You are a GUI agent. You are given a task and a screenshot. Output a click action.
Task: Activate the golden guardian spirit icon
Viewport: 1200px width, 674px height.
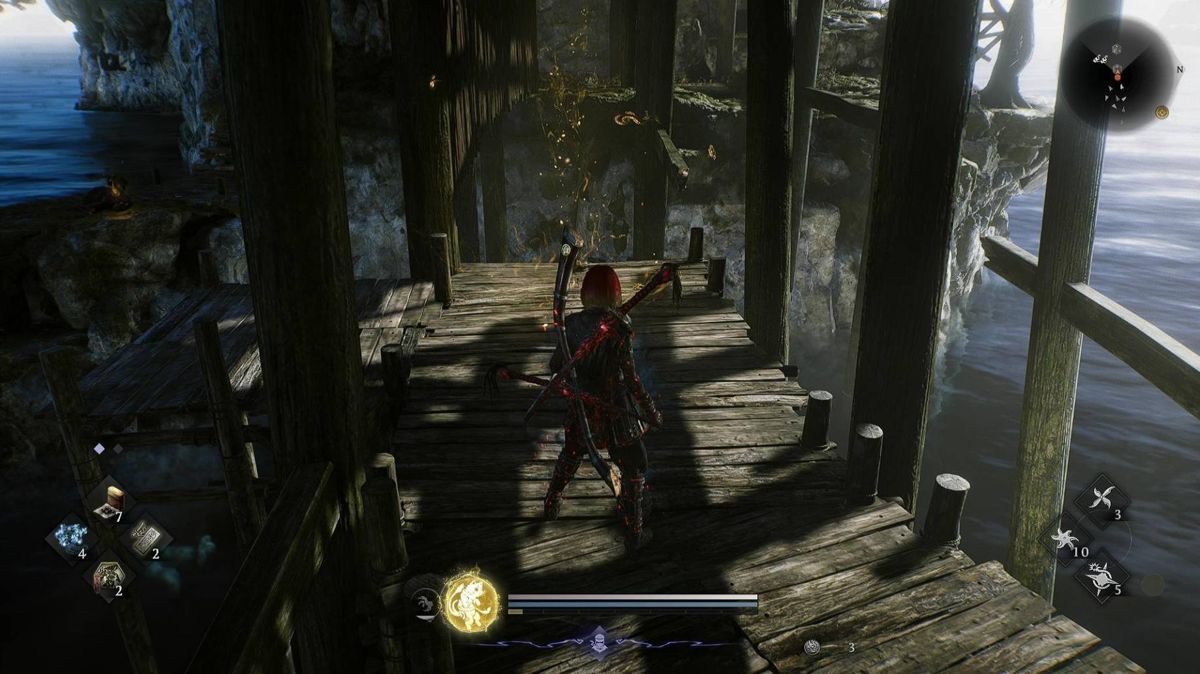(468, 599)
